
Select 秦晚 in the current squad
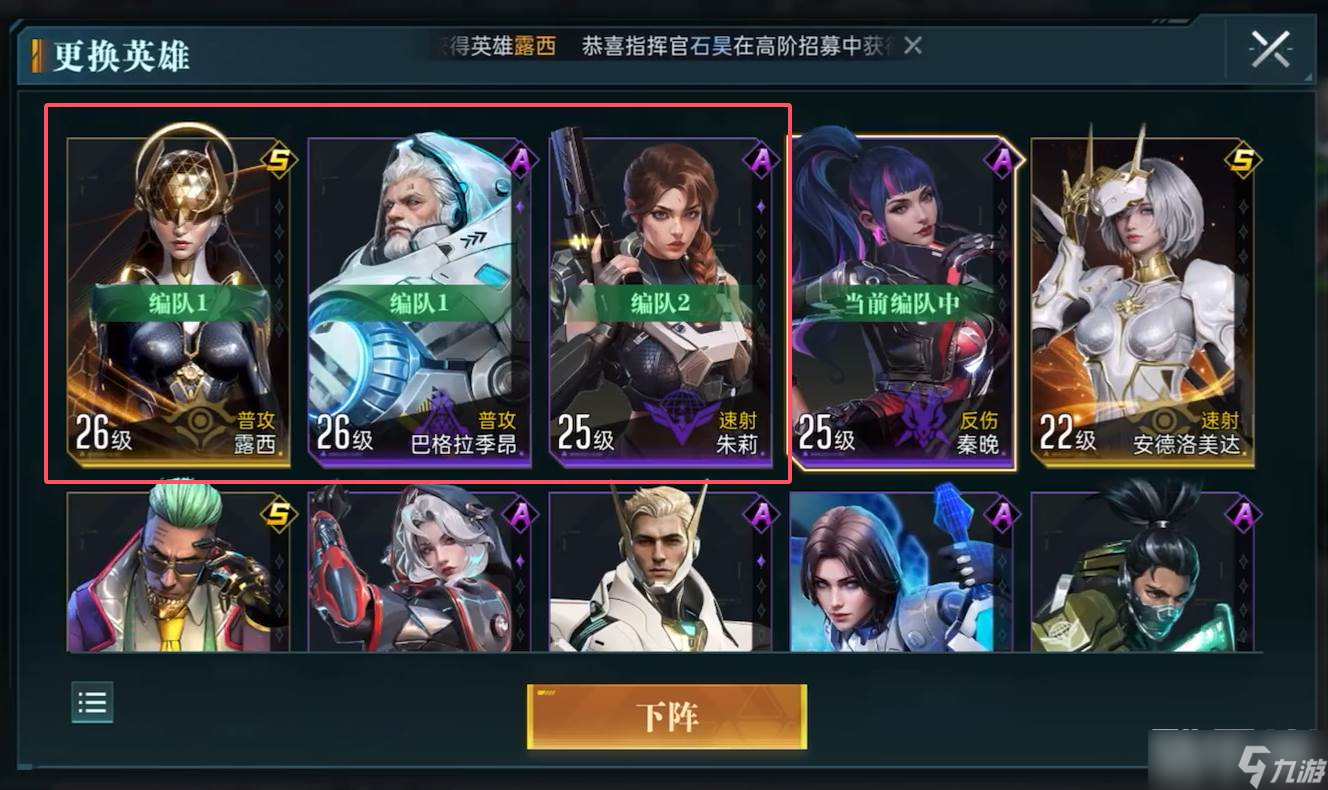pos(903,302)
